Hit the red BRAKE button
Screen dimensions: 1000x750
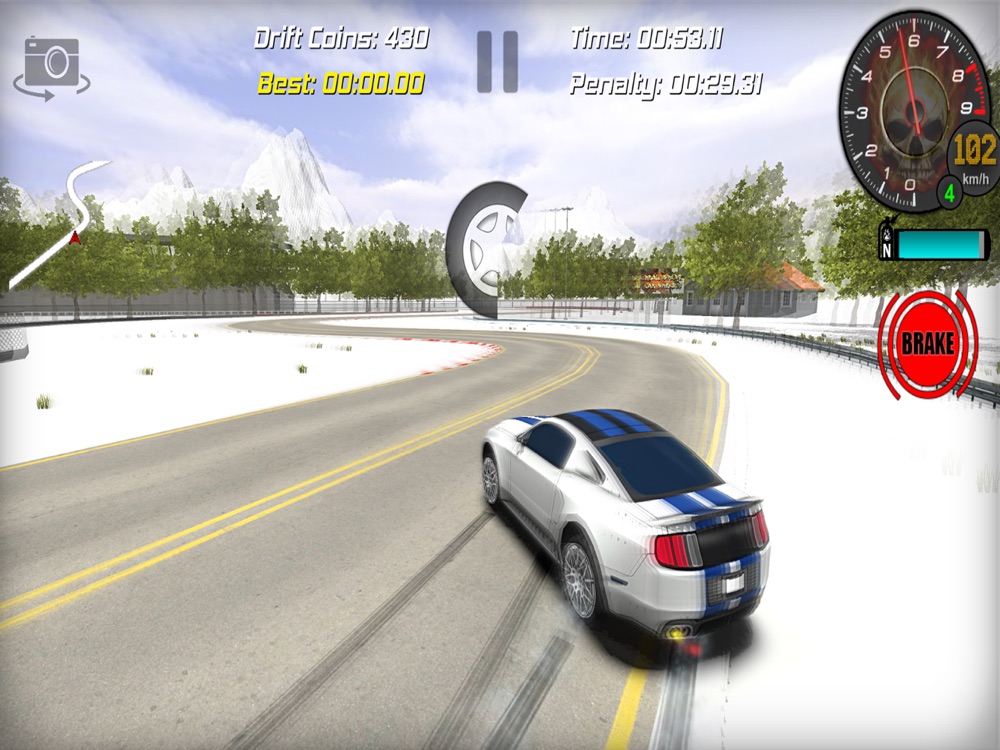[x=928, y=344]
